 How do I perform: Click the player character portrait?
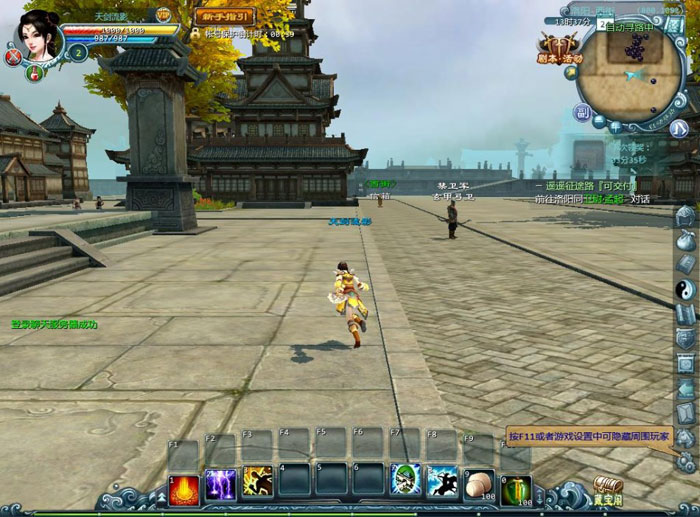coord(38,36)
